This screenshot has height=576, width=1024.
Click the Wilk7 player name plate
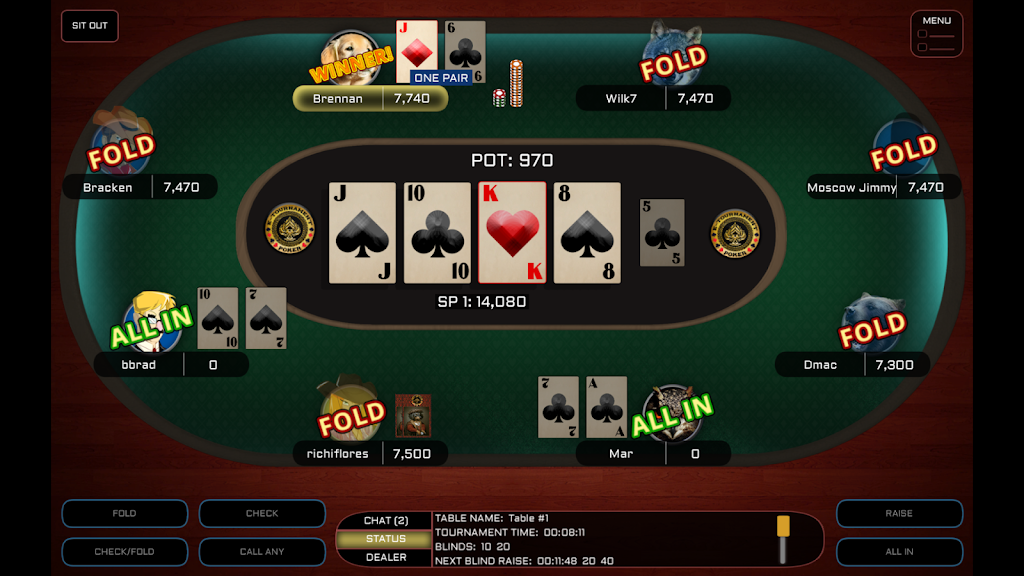coord(653,99)
